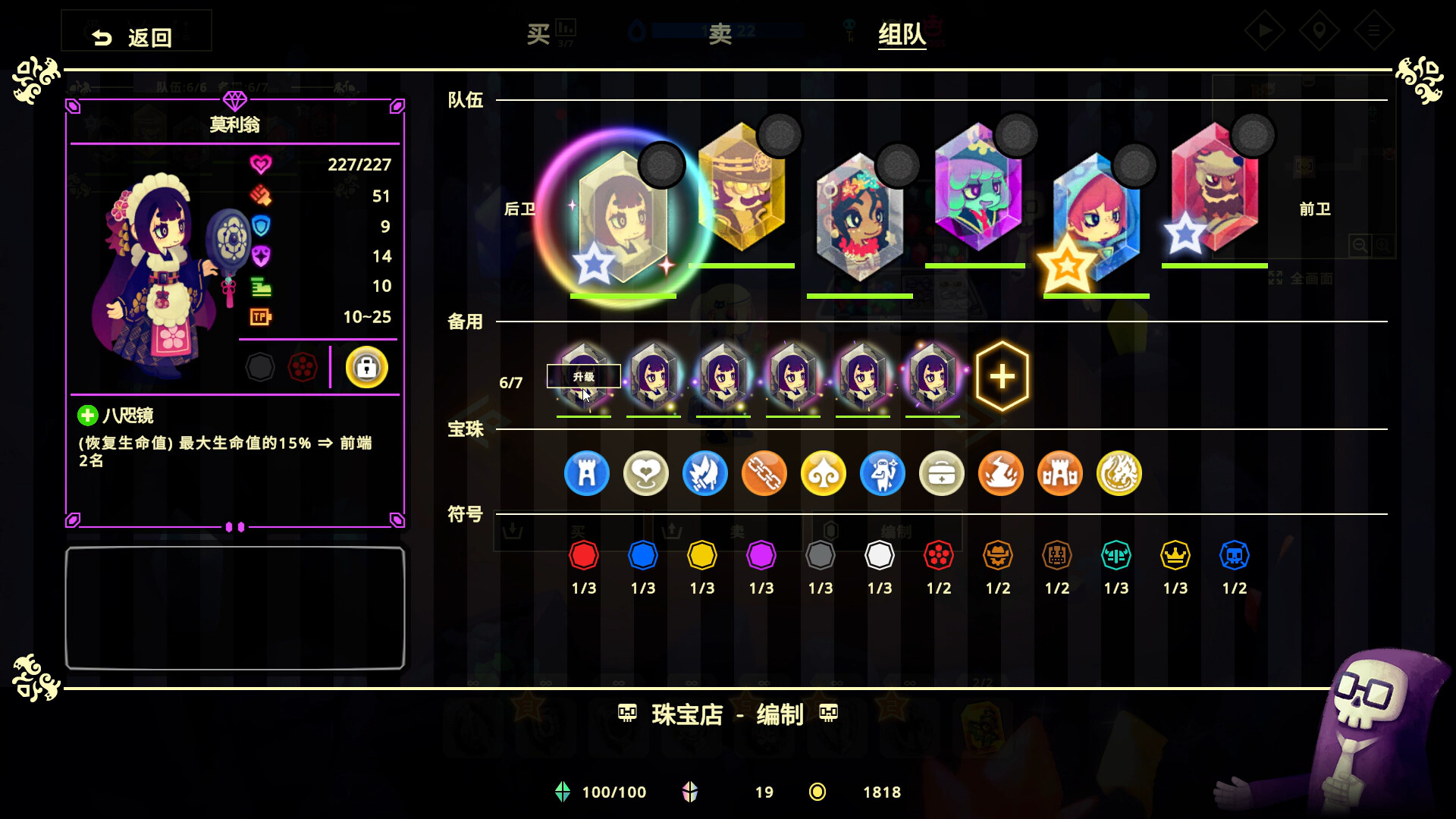Select the purple octagon symbol
This screenshot has height=819, width=1456.
click(761, 555)
